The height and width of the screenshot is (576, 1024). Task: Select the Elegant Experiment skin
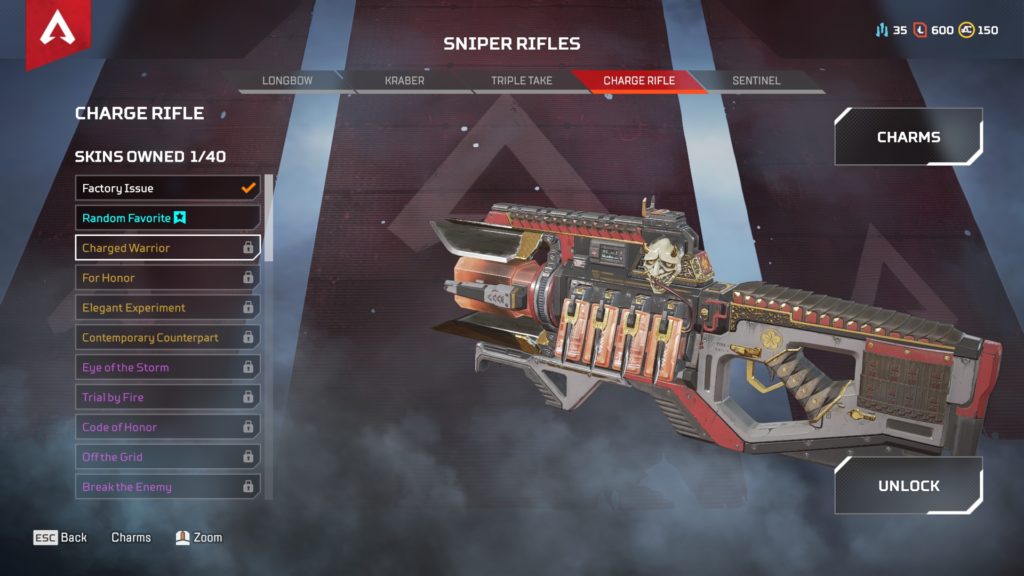[167, 308]
